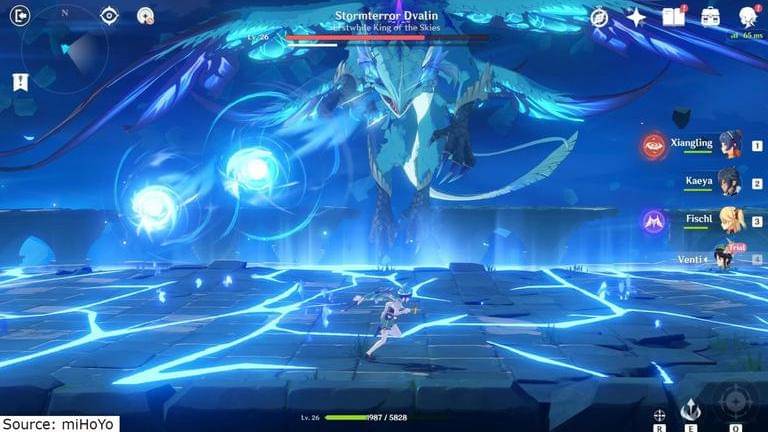
Task: Open the backpack inventory
Action: point(710,17)
